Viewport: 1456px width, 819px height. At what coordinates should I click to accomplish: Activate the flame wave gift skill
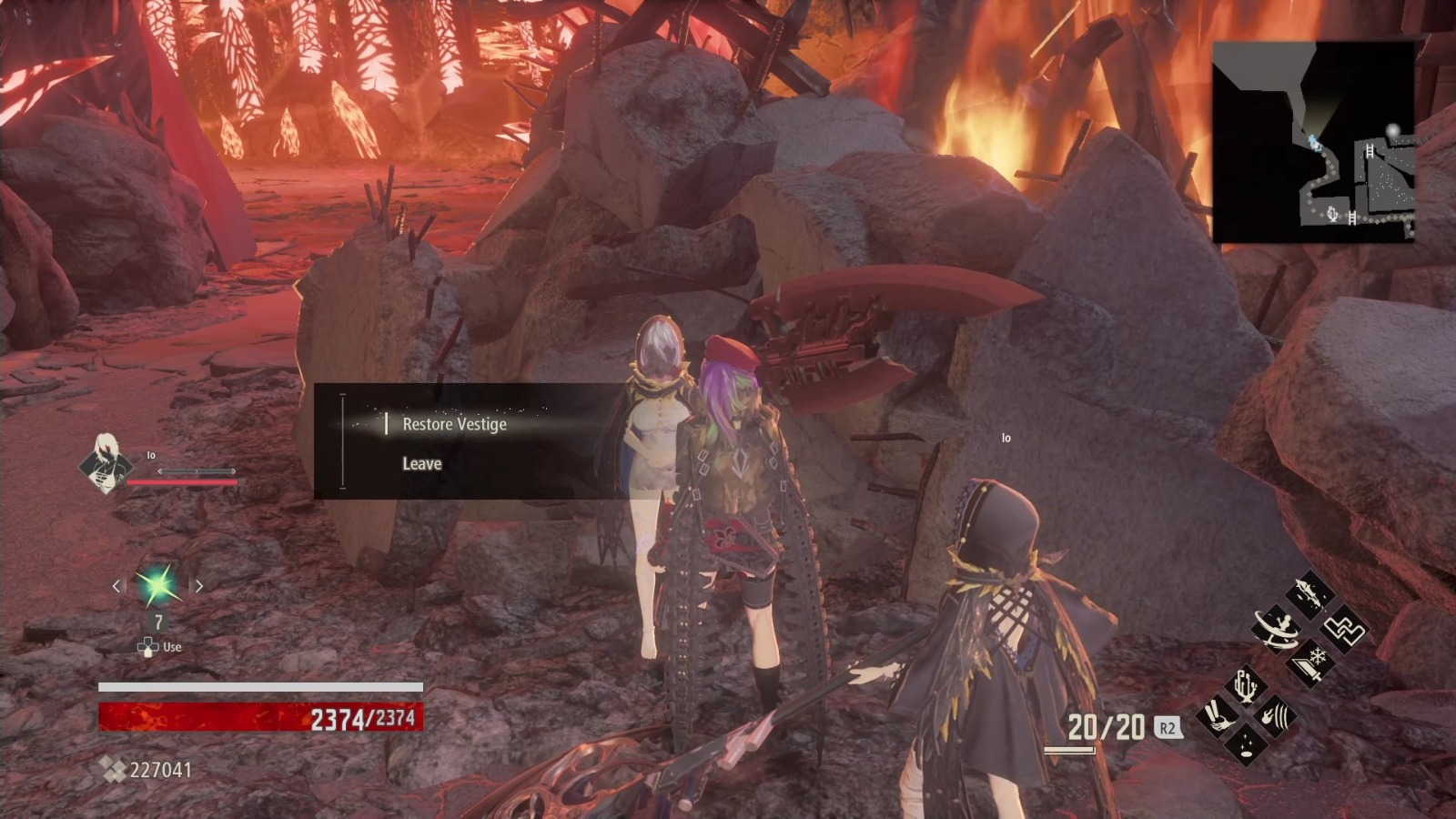(x=1277, y=715)
